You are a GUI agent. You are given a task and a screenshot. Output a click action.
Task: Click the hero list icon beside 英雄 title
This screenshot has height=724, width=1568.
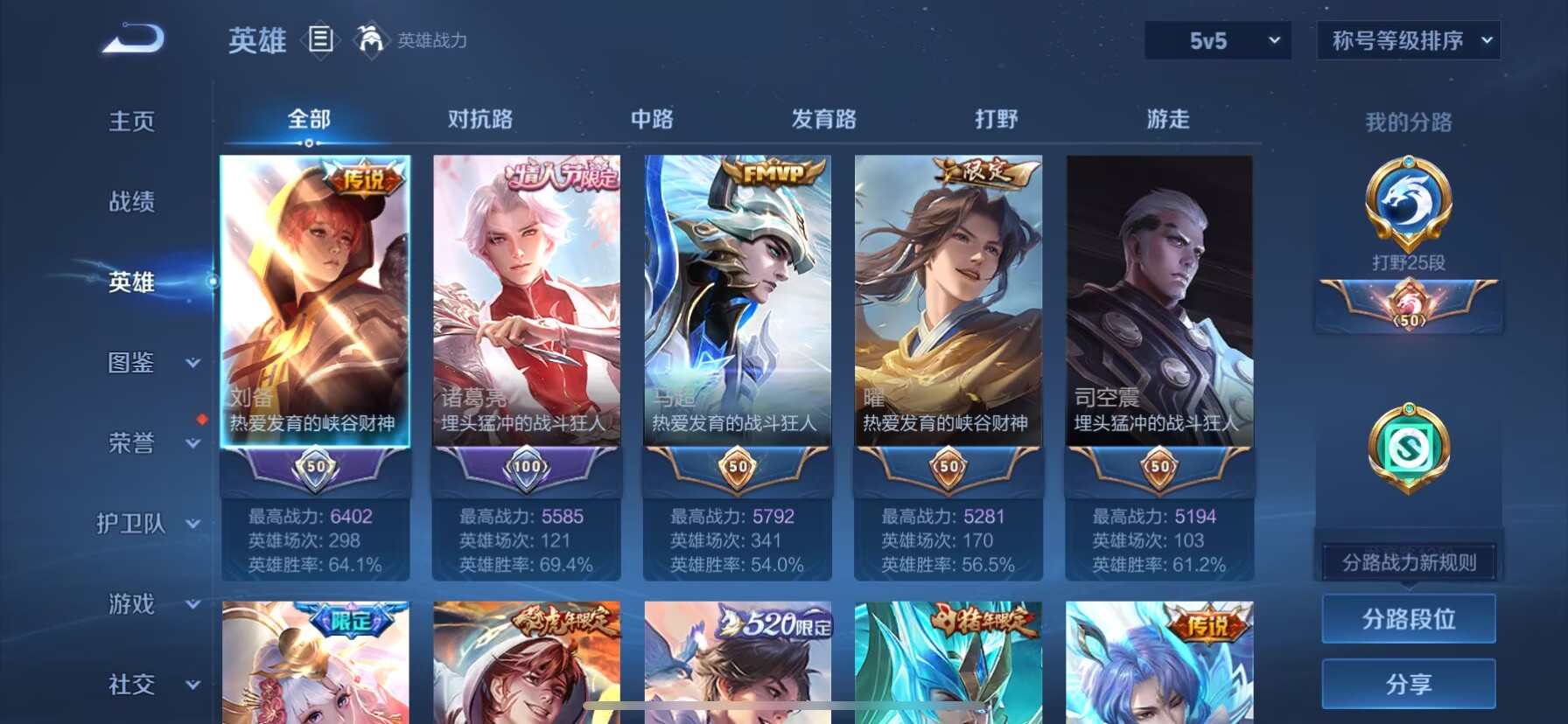pyautogui.click(x=320, y=40)
